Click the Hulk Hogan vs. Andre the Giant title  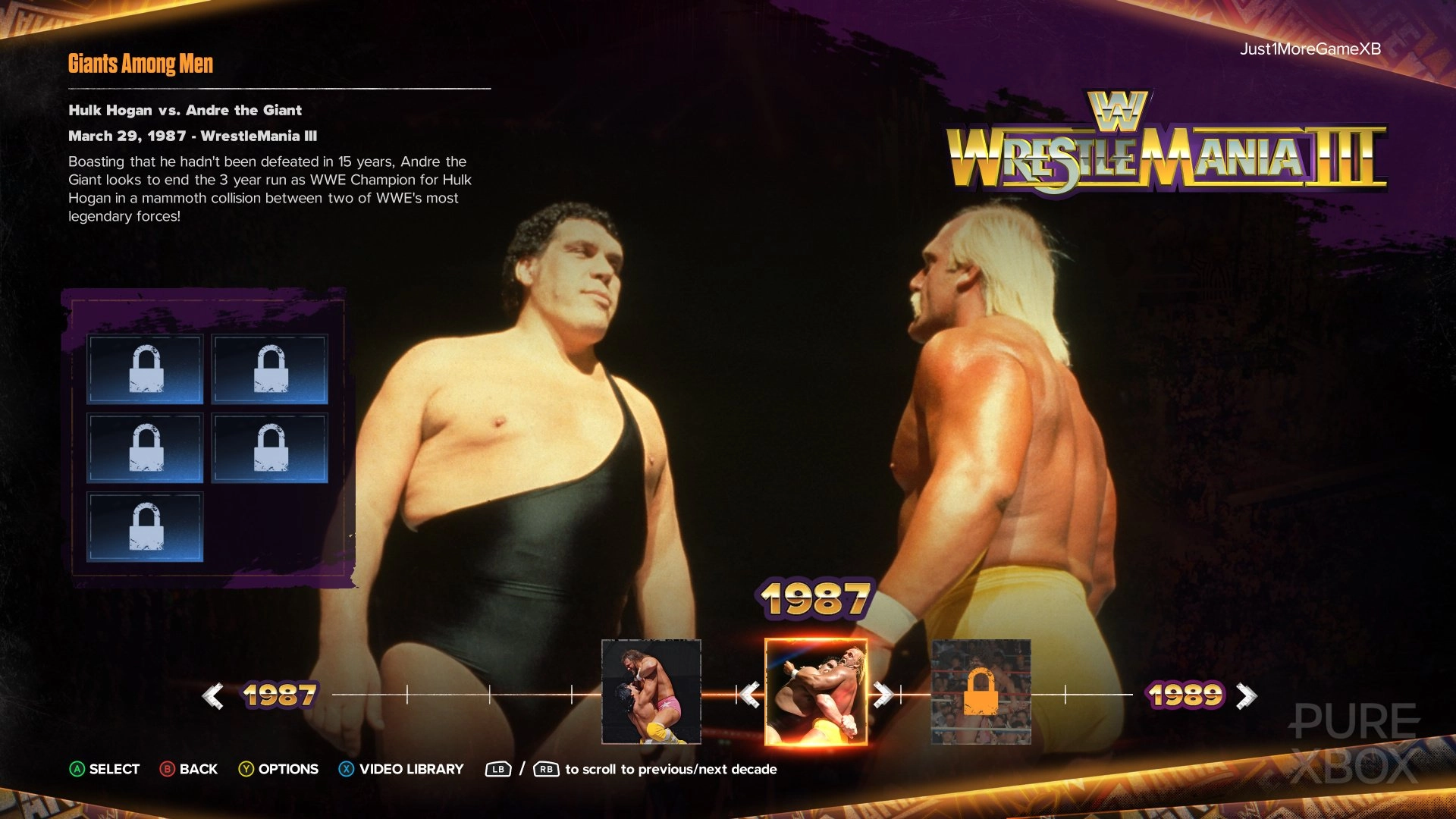pyautogui.click(x=184, y=110)
